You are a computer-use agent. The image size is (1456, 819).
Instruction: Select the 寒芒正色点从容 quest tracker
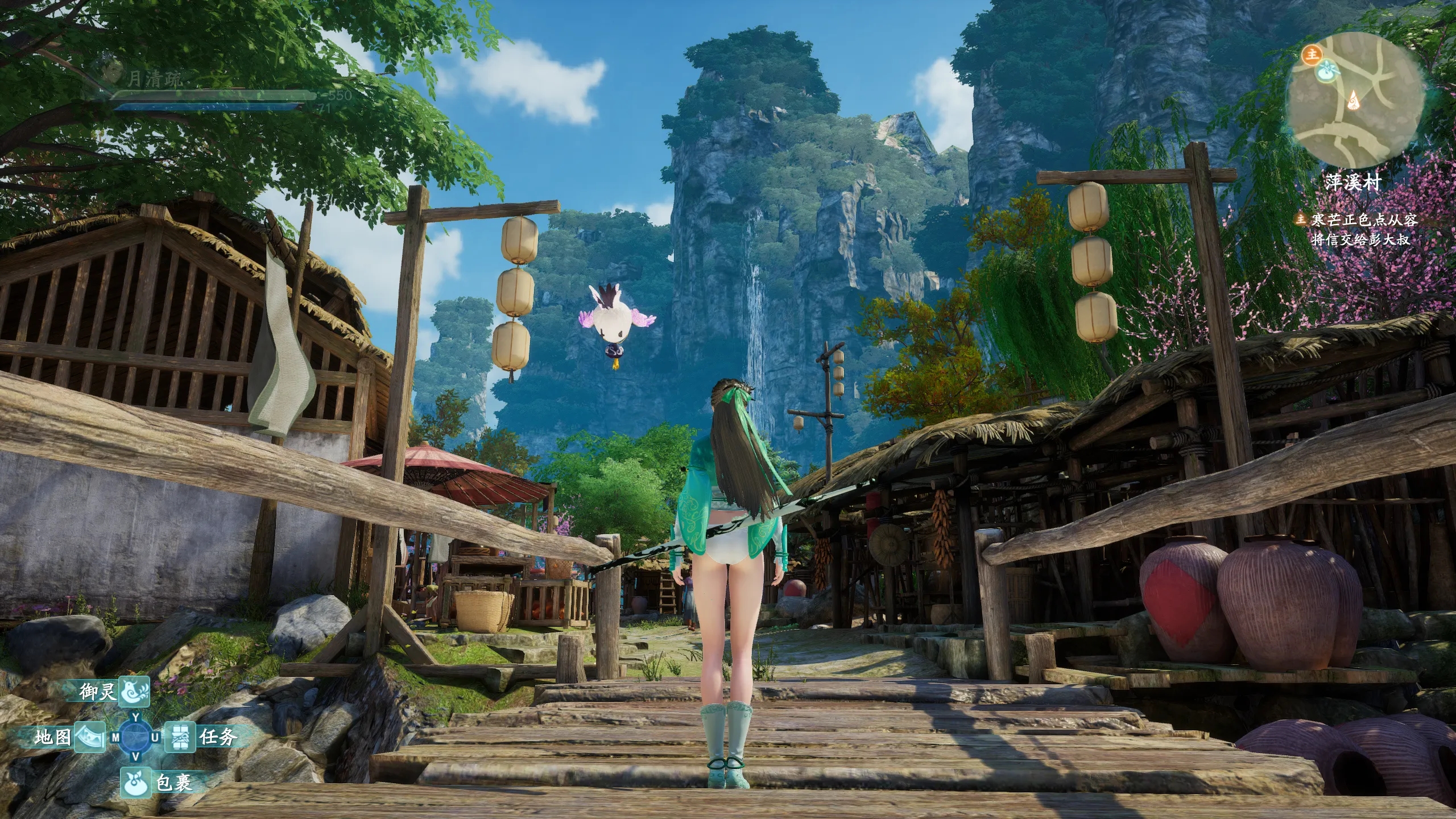coord(1362,220)
